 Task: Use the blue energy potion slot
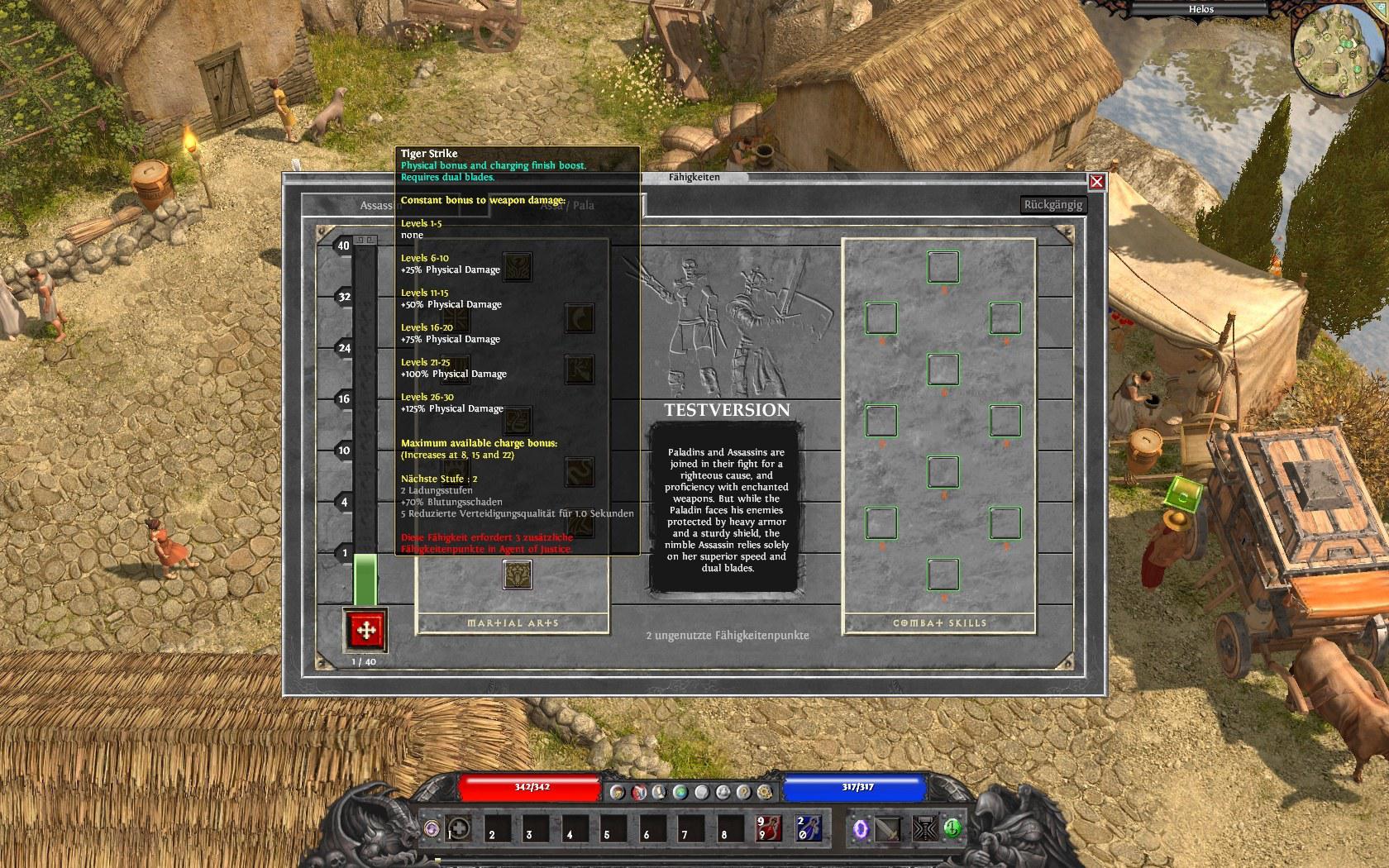coord(808,829)
